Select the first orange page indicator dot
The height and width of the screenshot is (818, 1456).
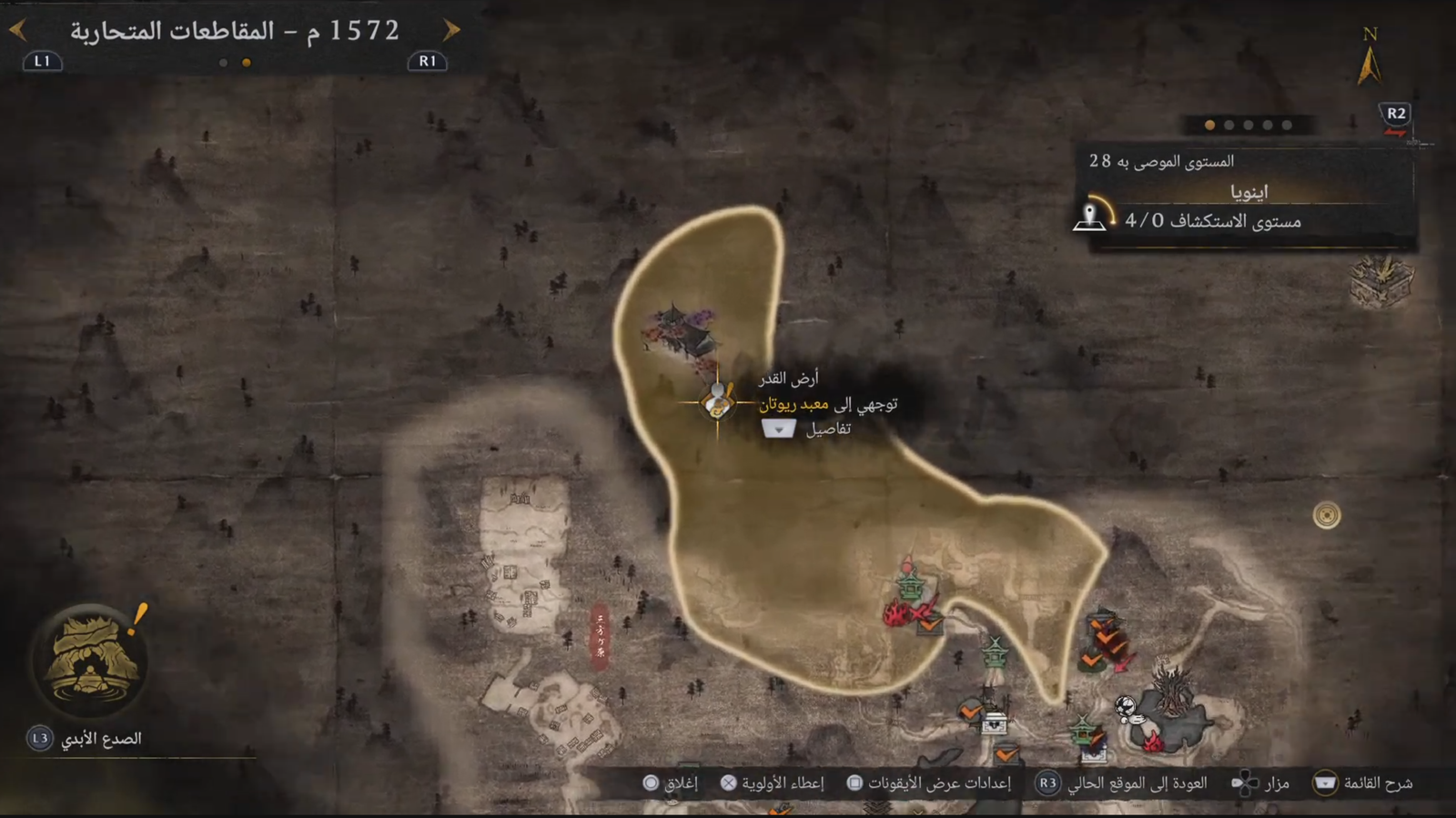tap(1209, 126)
